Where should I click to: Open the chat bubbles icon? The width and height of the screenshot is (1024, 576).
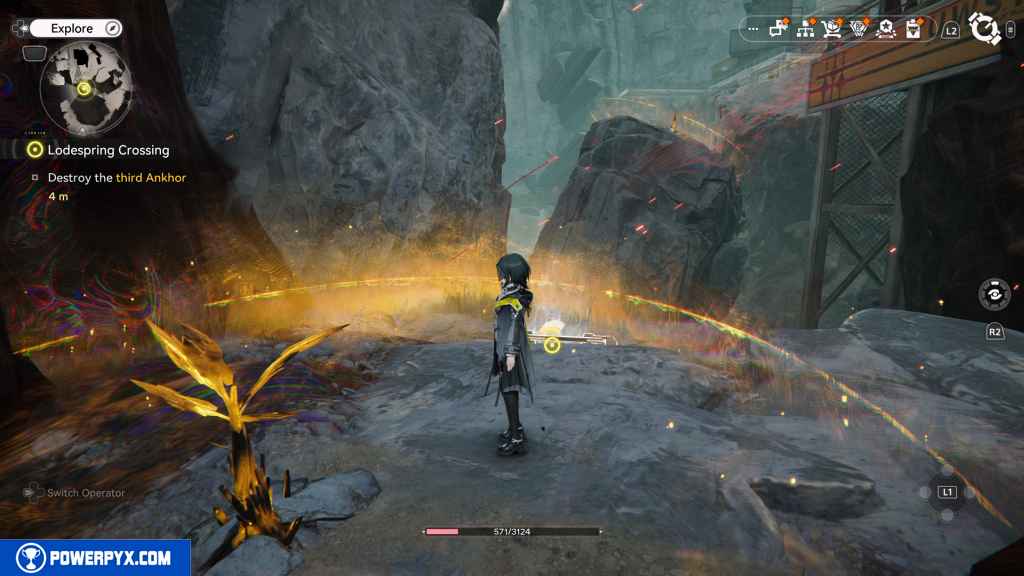(779, 29)
